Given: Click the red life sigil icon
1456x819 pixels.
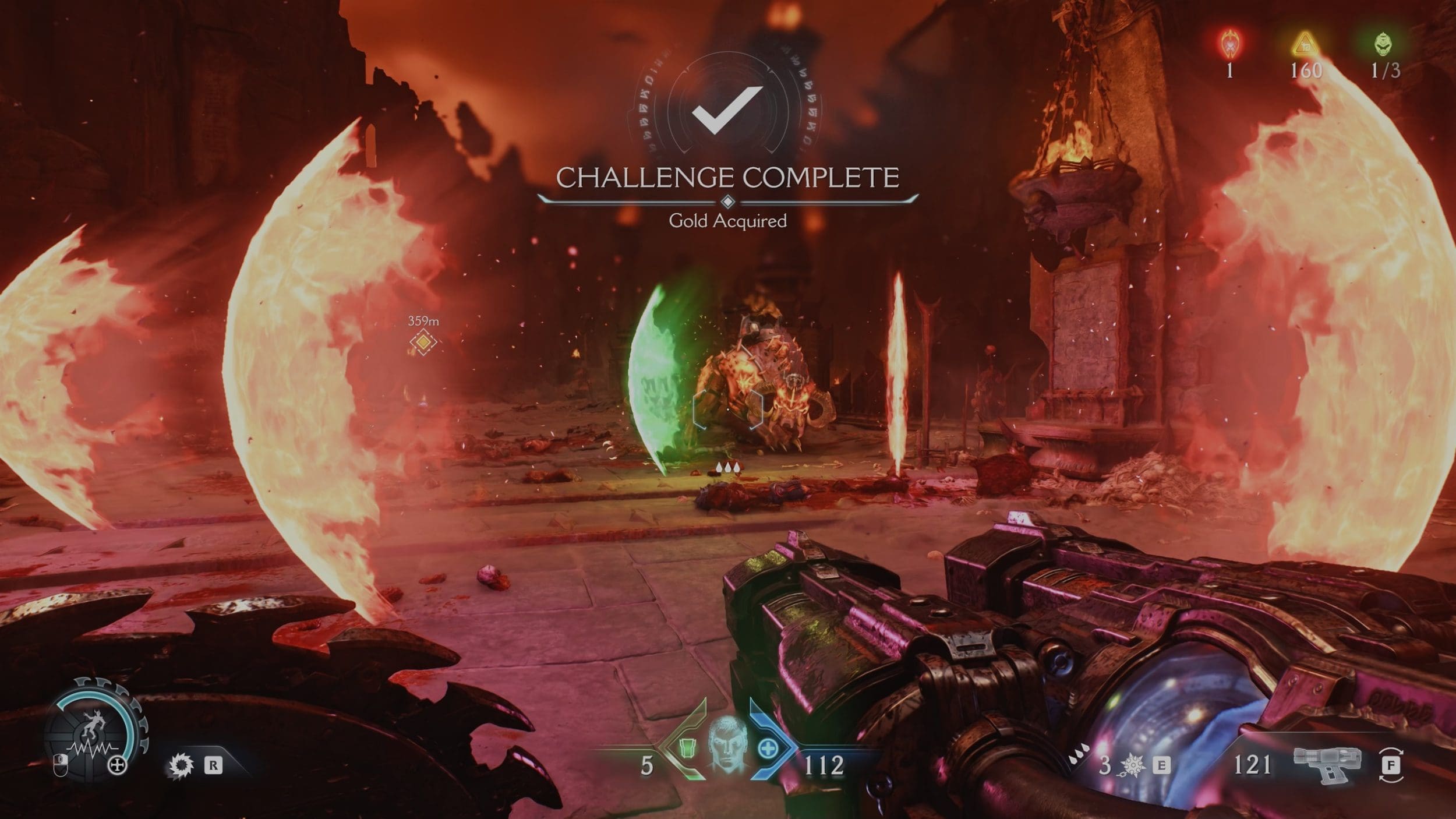Looking at the screenshot, I should (1229, 43).
